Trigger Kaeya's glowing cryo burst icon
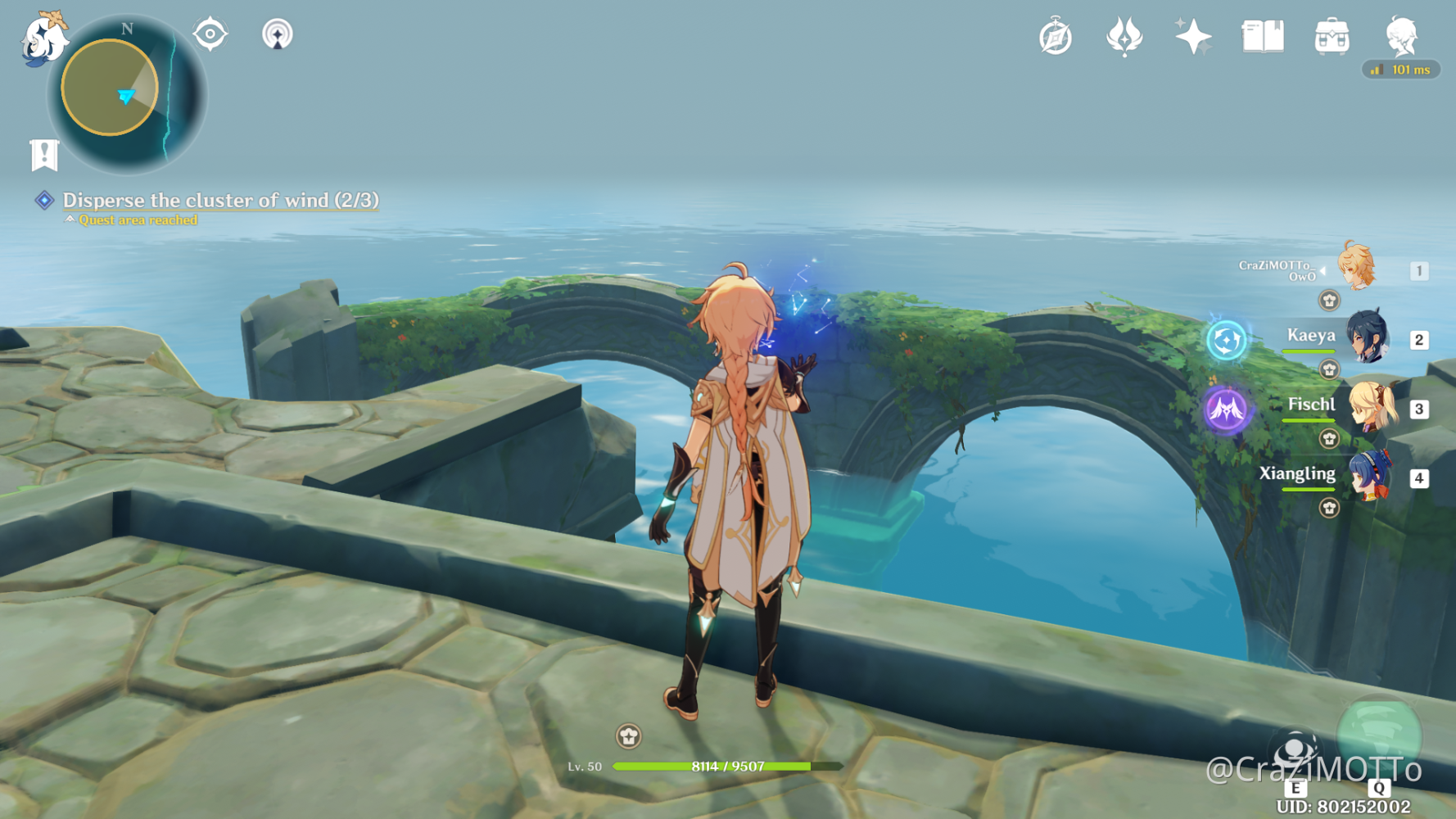The image size is (1456, 819). (x=1226, y=340)
